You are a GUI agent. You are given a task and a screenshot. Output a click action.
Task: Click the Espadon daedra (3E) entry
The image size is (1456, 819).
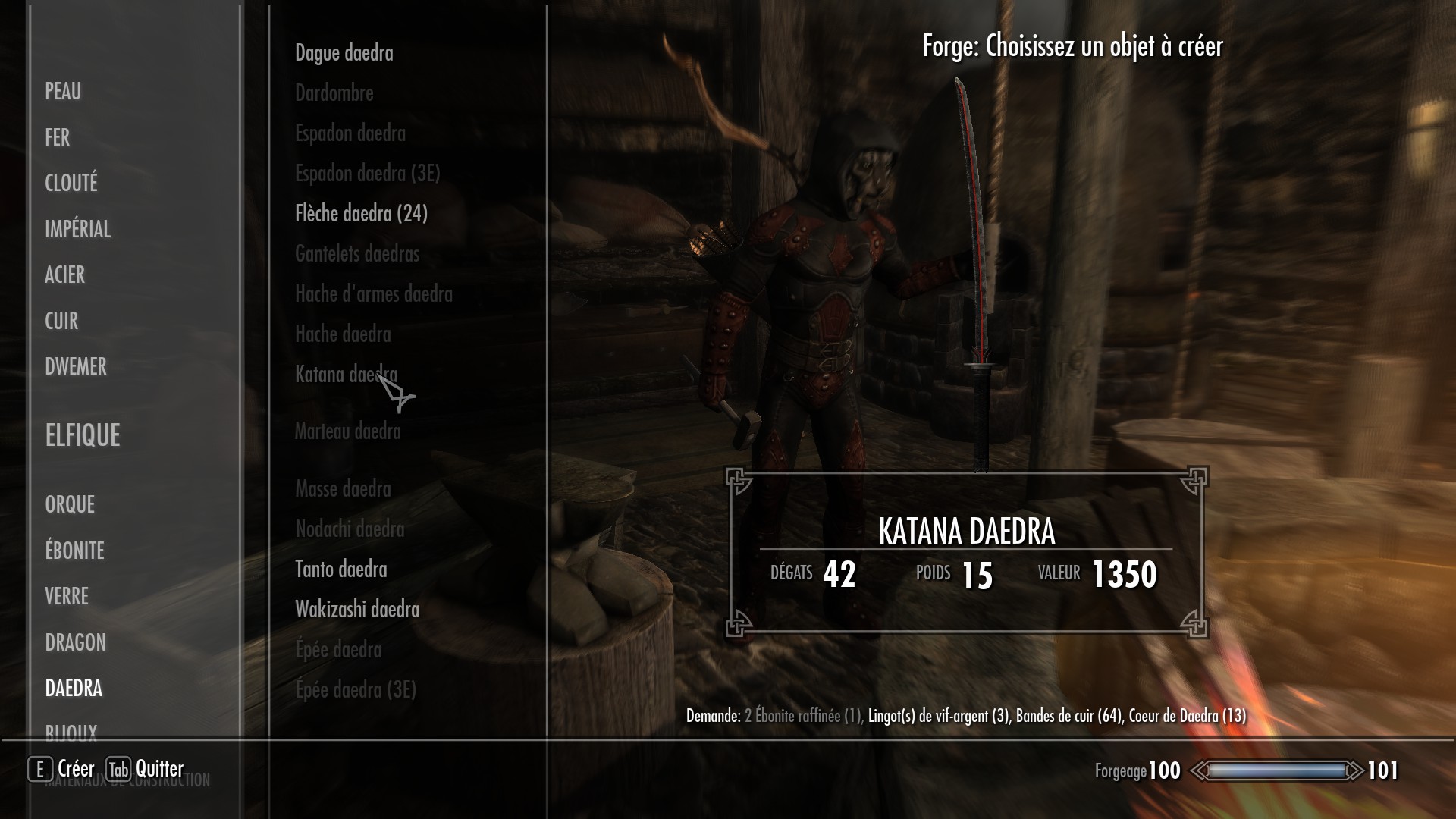[367, 174]
